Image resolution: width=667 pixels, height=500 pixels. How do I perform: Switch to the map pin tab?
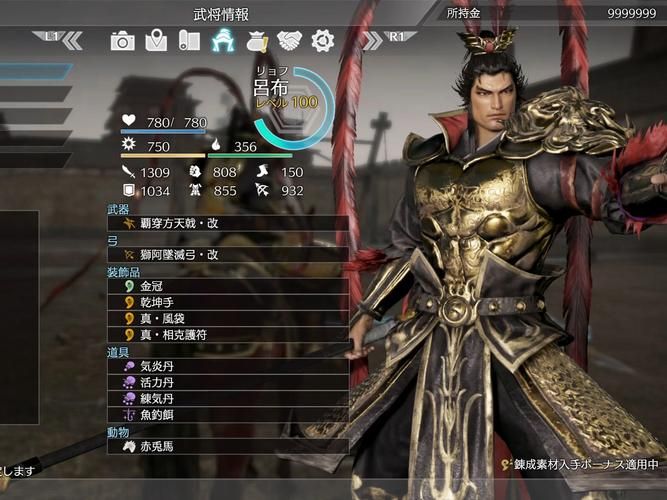coord(155,41)
